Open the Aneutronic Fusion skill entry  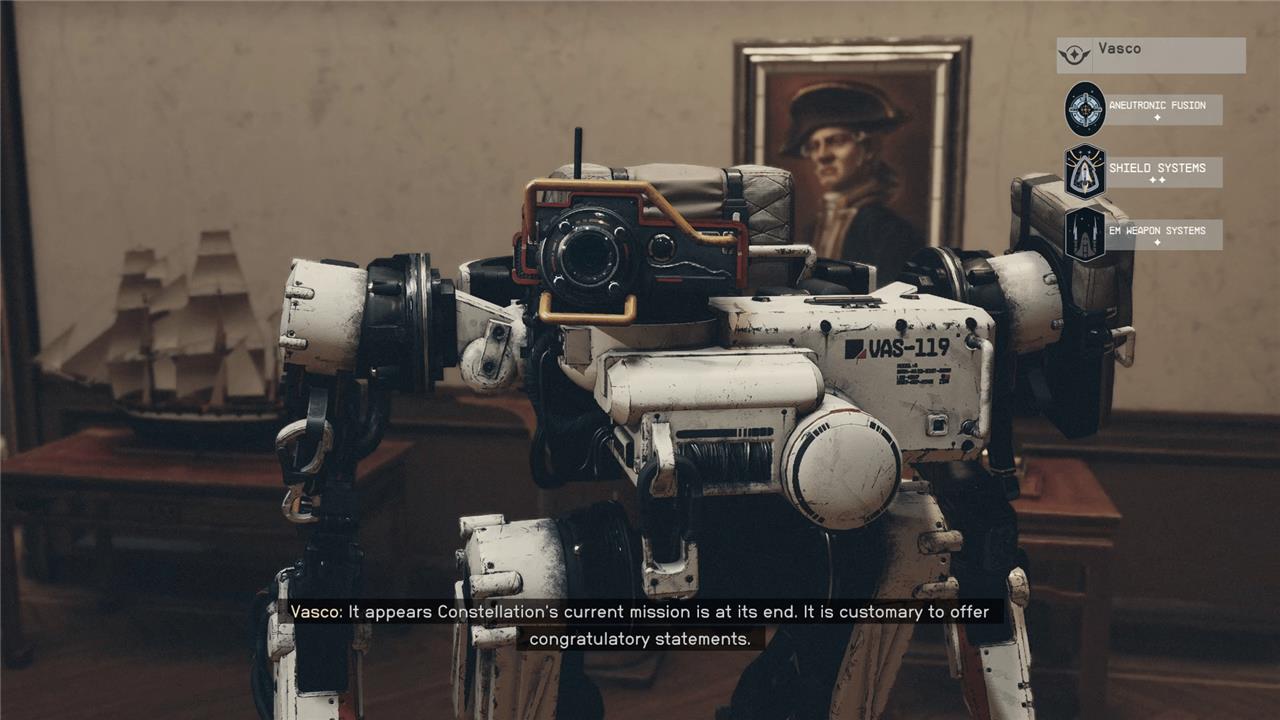point(1145,109)
